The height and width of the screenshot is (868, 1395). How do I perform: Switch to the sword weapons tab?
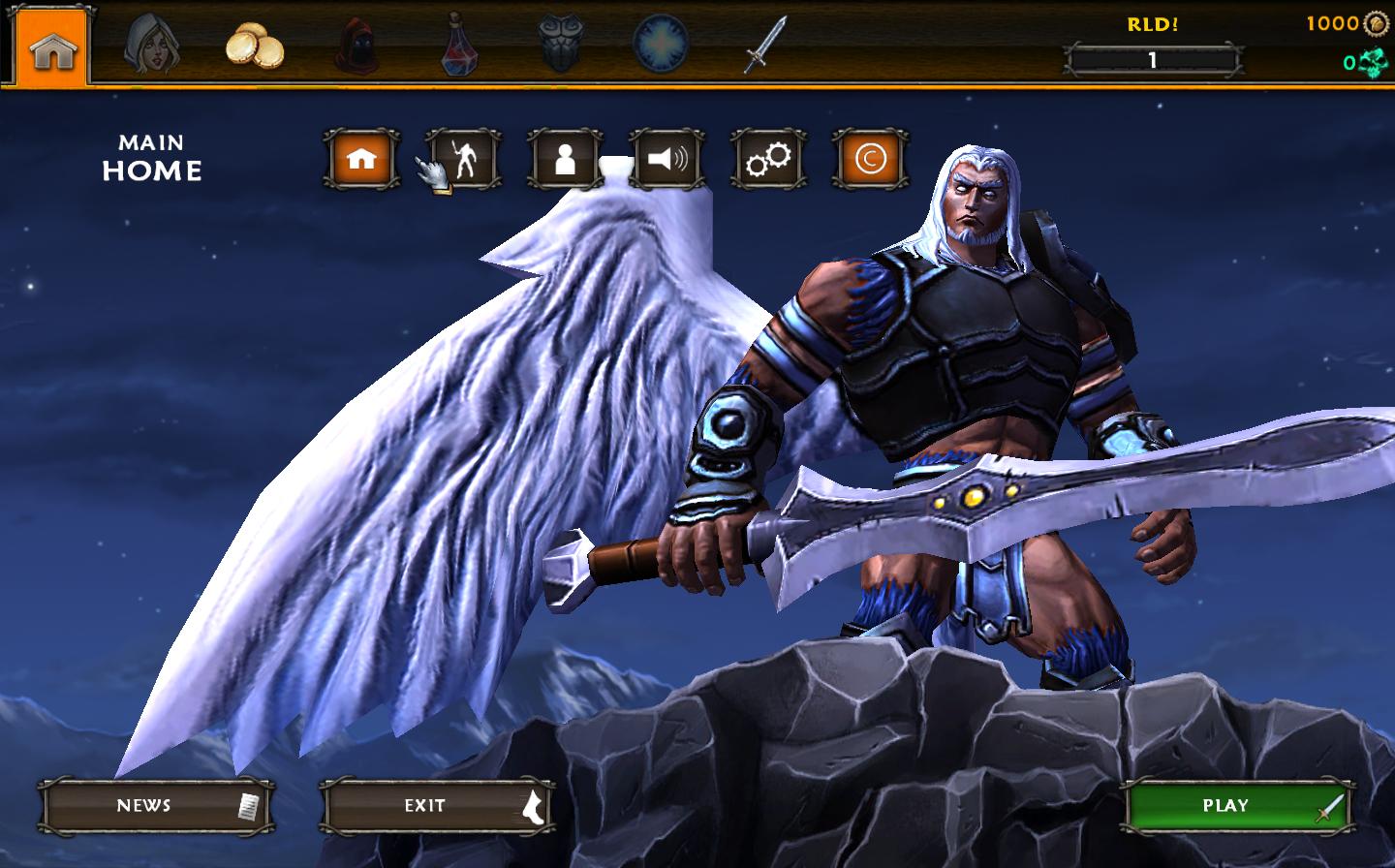pos(764,45)
